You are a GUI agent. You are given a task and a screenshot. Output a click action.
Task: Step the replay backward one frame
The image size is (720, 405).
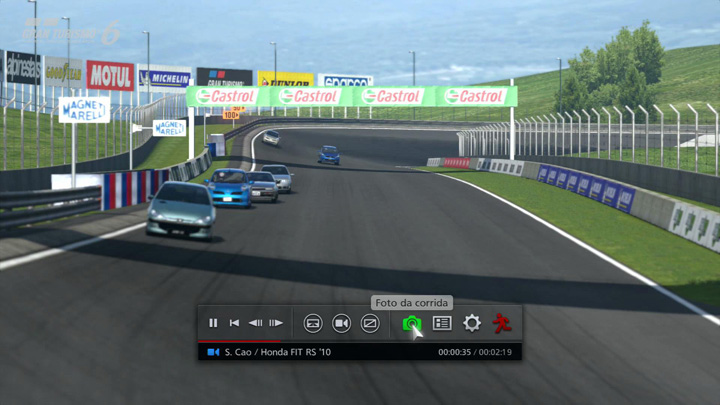point(255,323)
